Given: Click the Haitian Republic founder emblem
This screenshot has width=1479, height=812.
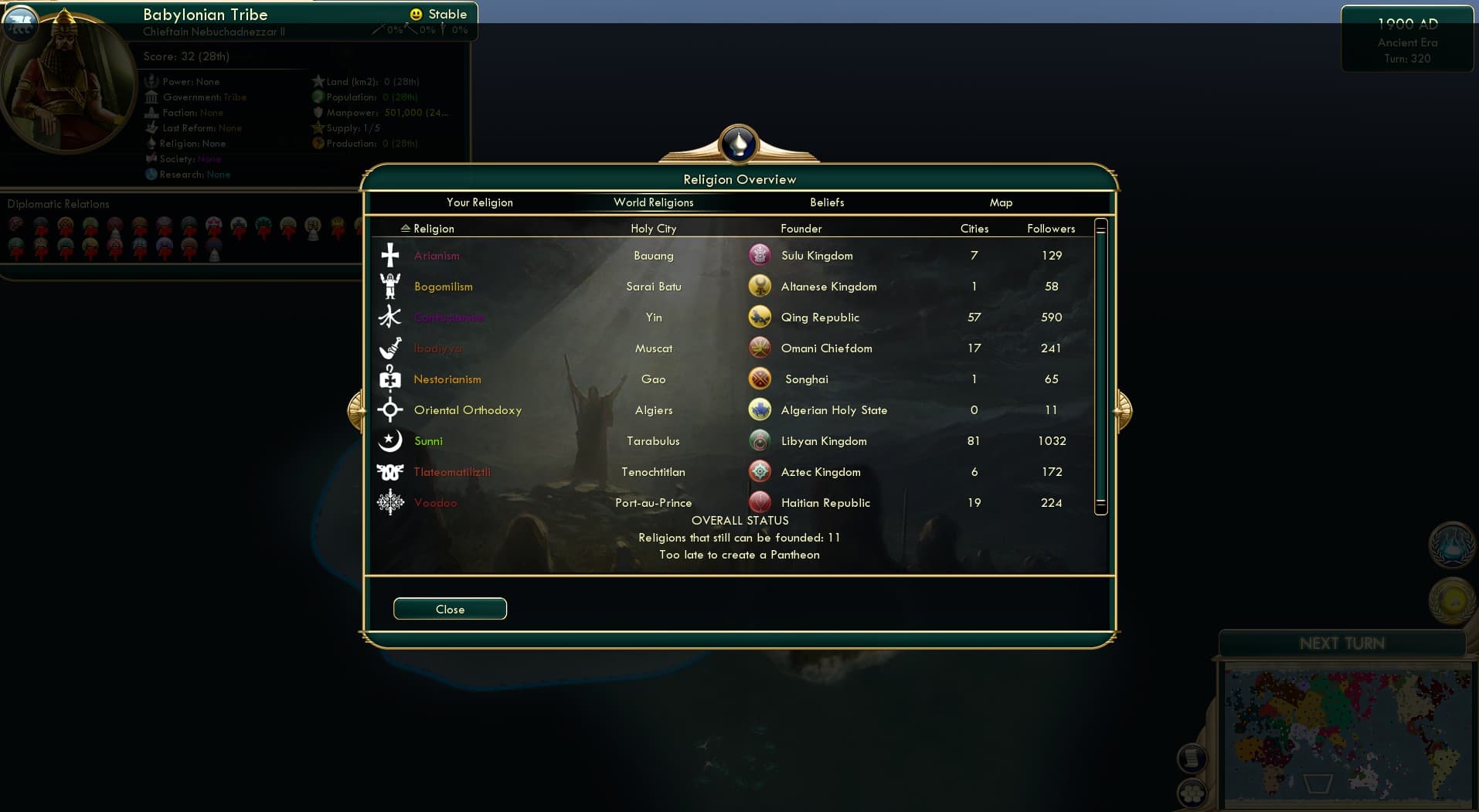Looking at the screenshot, I should (x=760, y=502).
